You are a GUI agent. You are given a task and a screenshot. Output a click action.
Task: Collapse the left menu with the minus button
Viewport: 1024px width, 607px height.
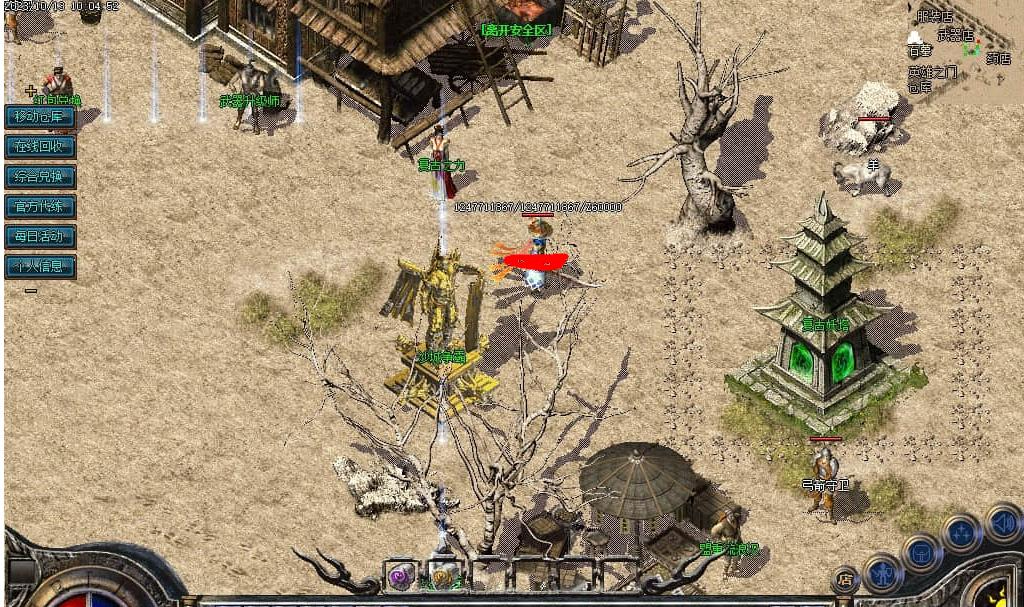(31, 291)
